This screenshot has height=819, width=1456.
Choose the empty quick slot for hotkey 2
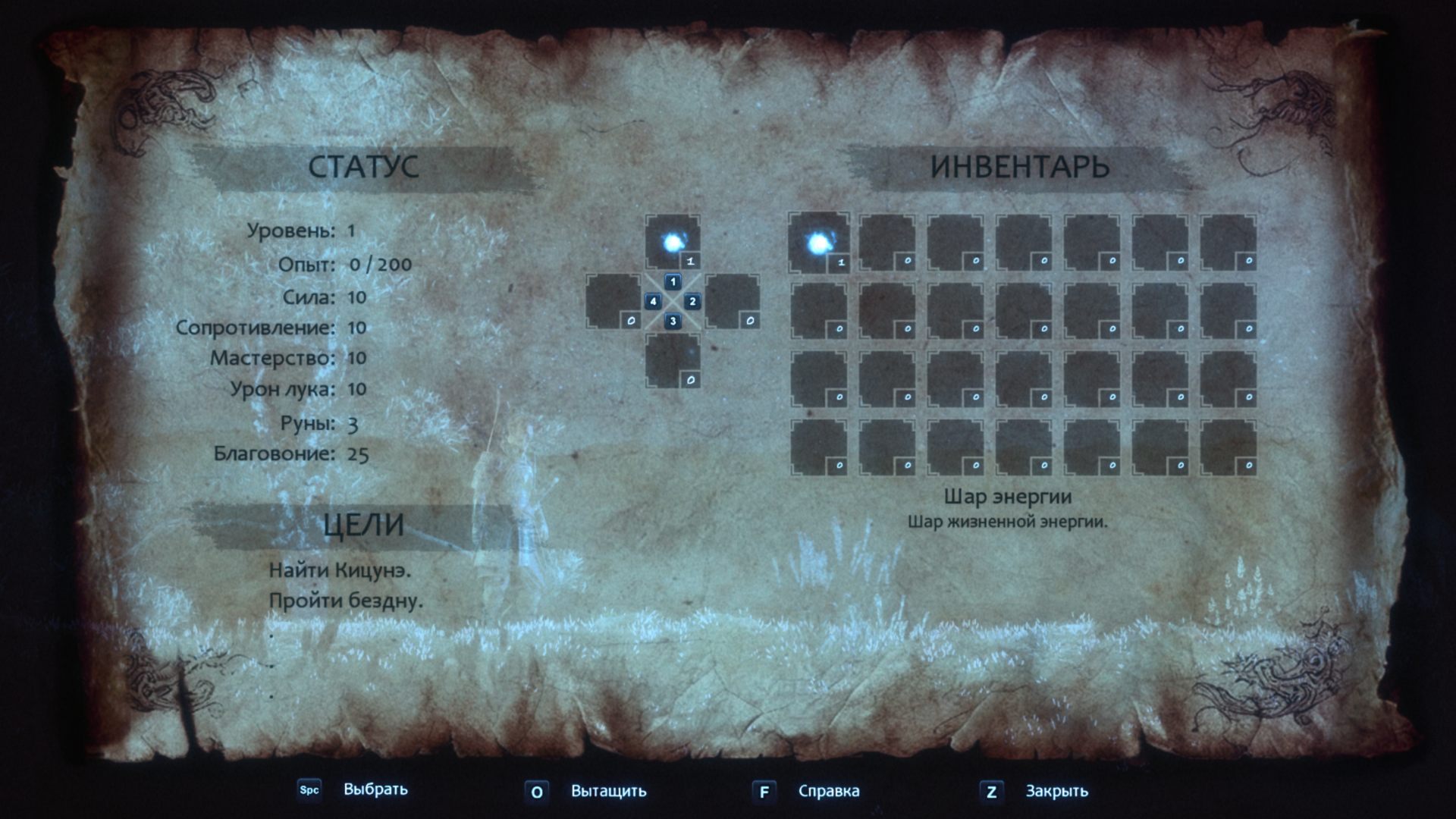[732, 302]
